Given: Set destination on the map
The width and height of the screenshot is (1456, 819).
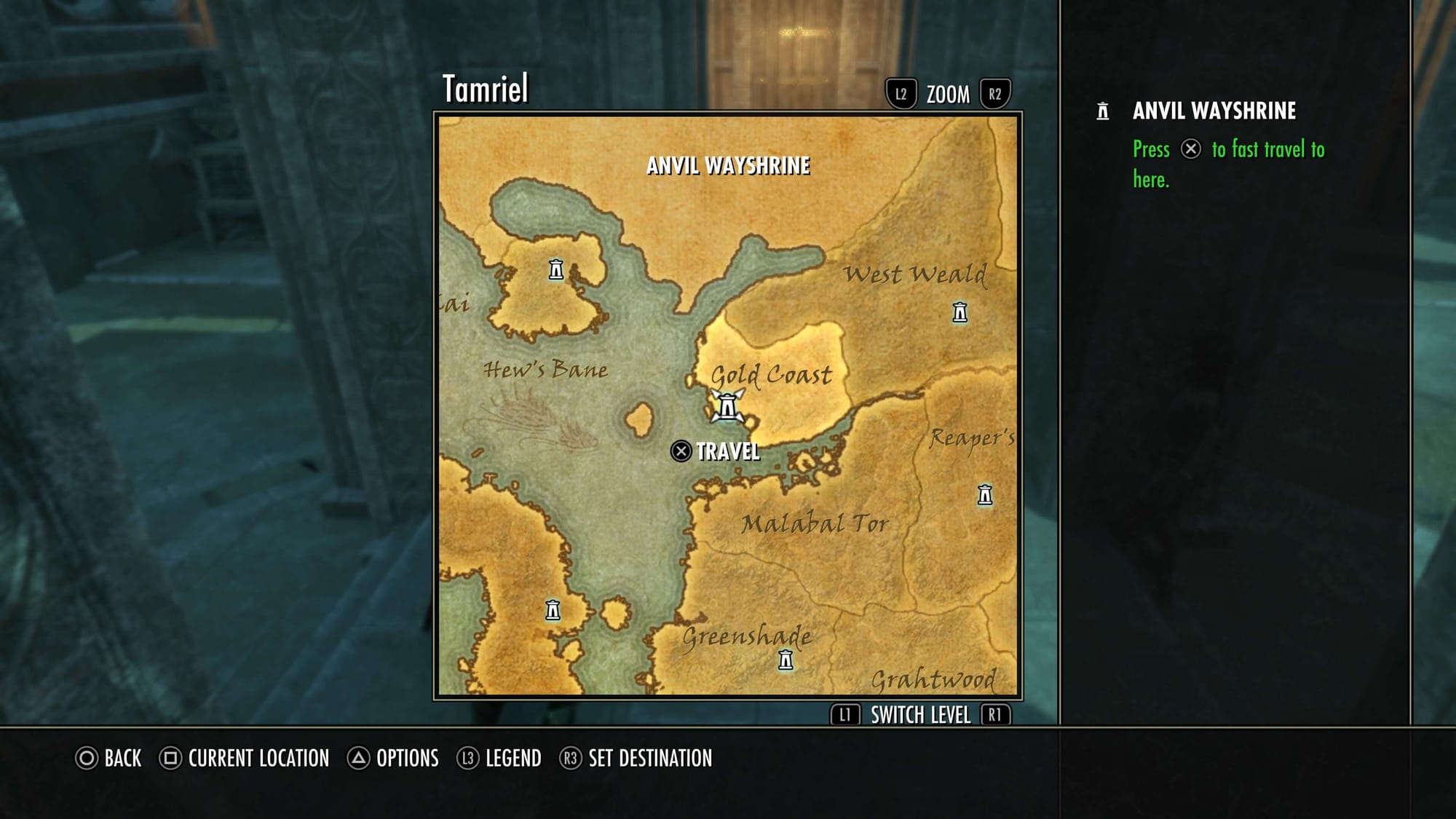Looking at the screenshot, I should point(636,759).
